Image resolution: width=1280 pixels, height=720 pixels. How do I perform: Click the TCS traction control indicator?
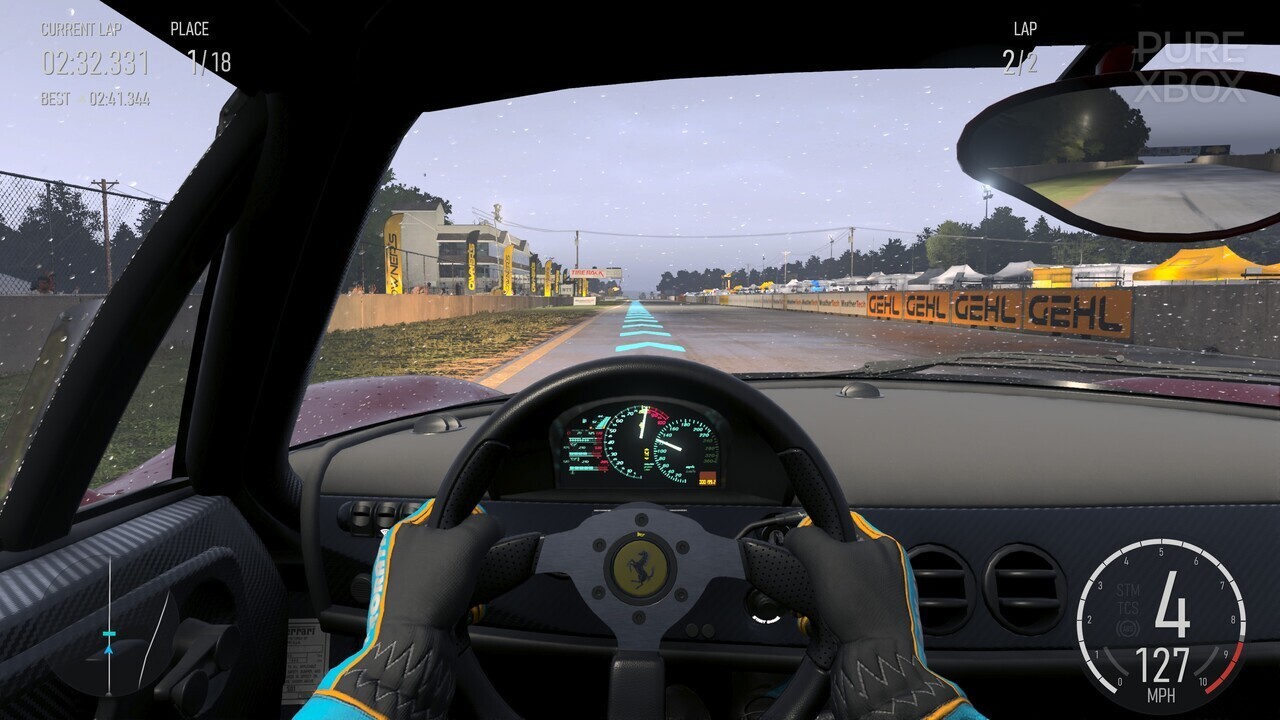coord(1128,609)
